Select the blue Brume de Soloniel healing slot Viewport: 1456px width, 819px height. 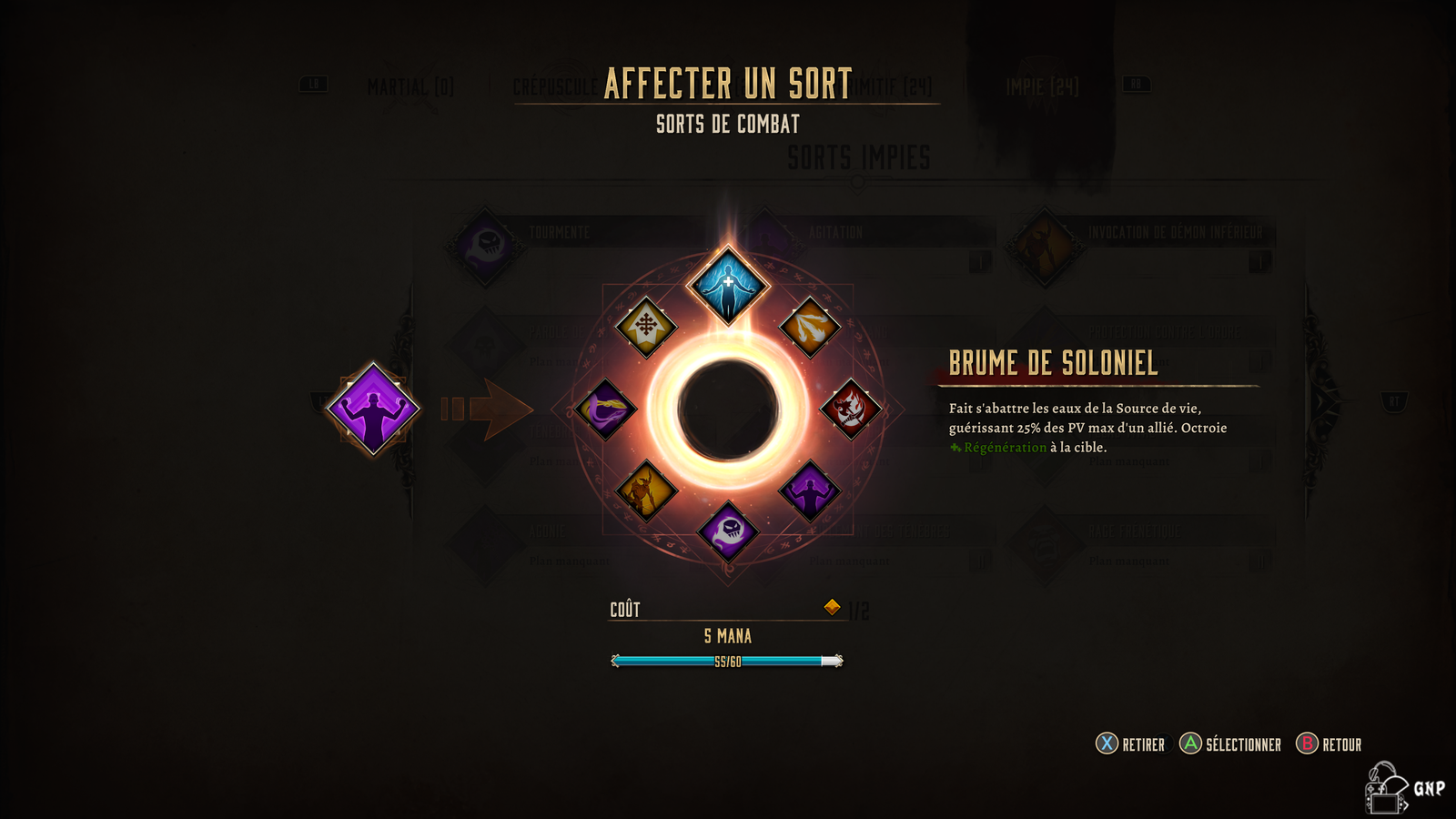pyautogui.click(x=728, y=286)
